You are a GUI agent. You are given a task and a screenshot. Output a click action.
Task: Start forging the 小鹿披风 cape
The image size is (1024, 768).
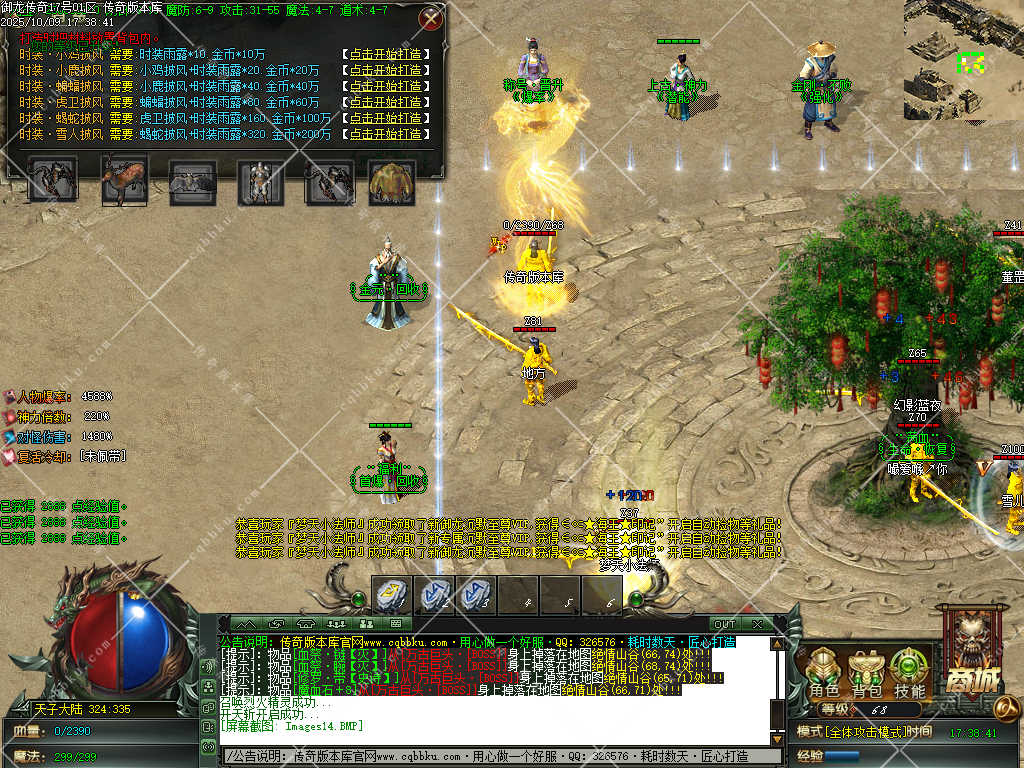click(384, 71)
